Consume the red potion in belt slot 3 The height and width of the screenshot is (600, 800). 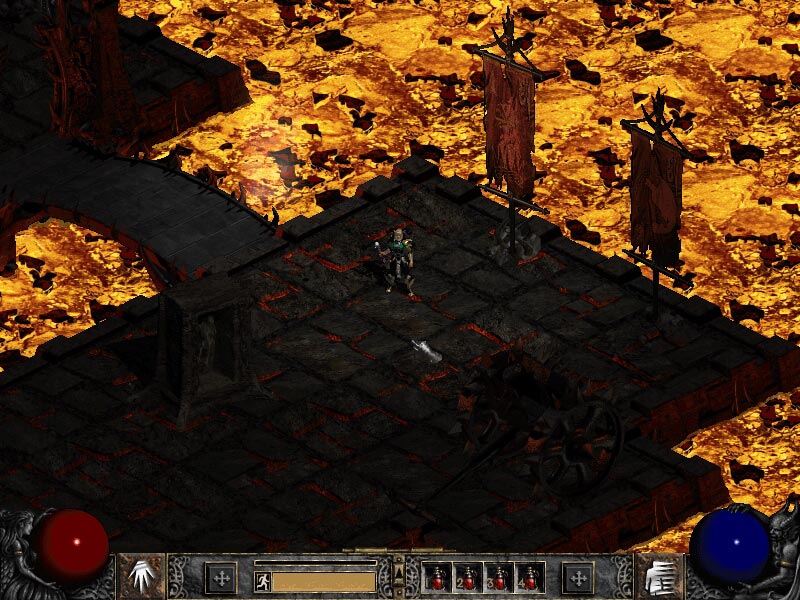[x=499, y=577]
